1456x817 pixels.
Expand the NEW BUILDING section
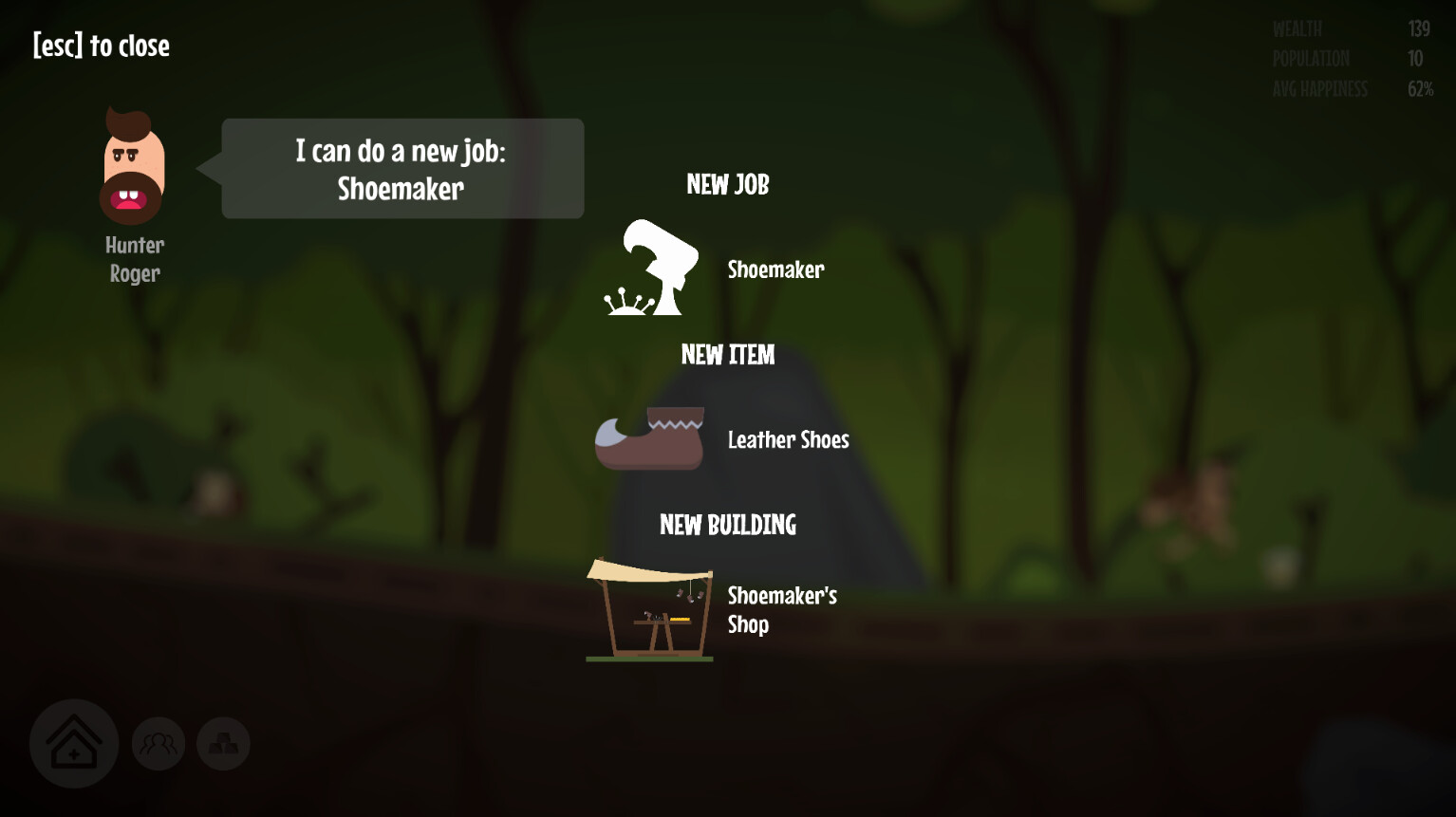(x=728, y=525)
